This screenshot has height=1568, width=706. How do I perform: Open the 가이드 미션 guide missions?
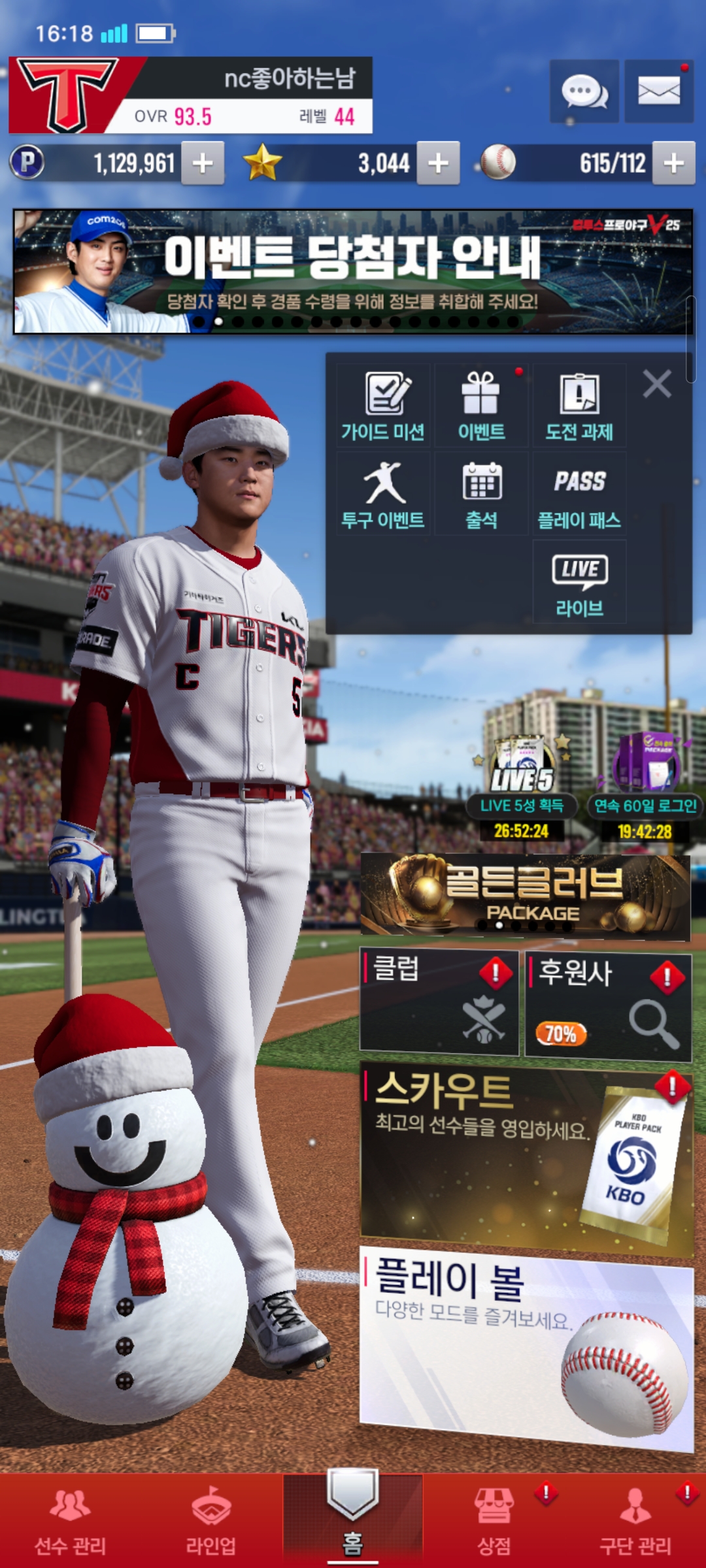point(384,406)
